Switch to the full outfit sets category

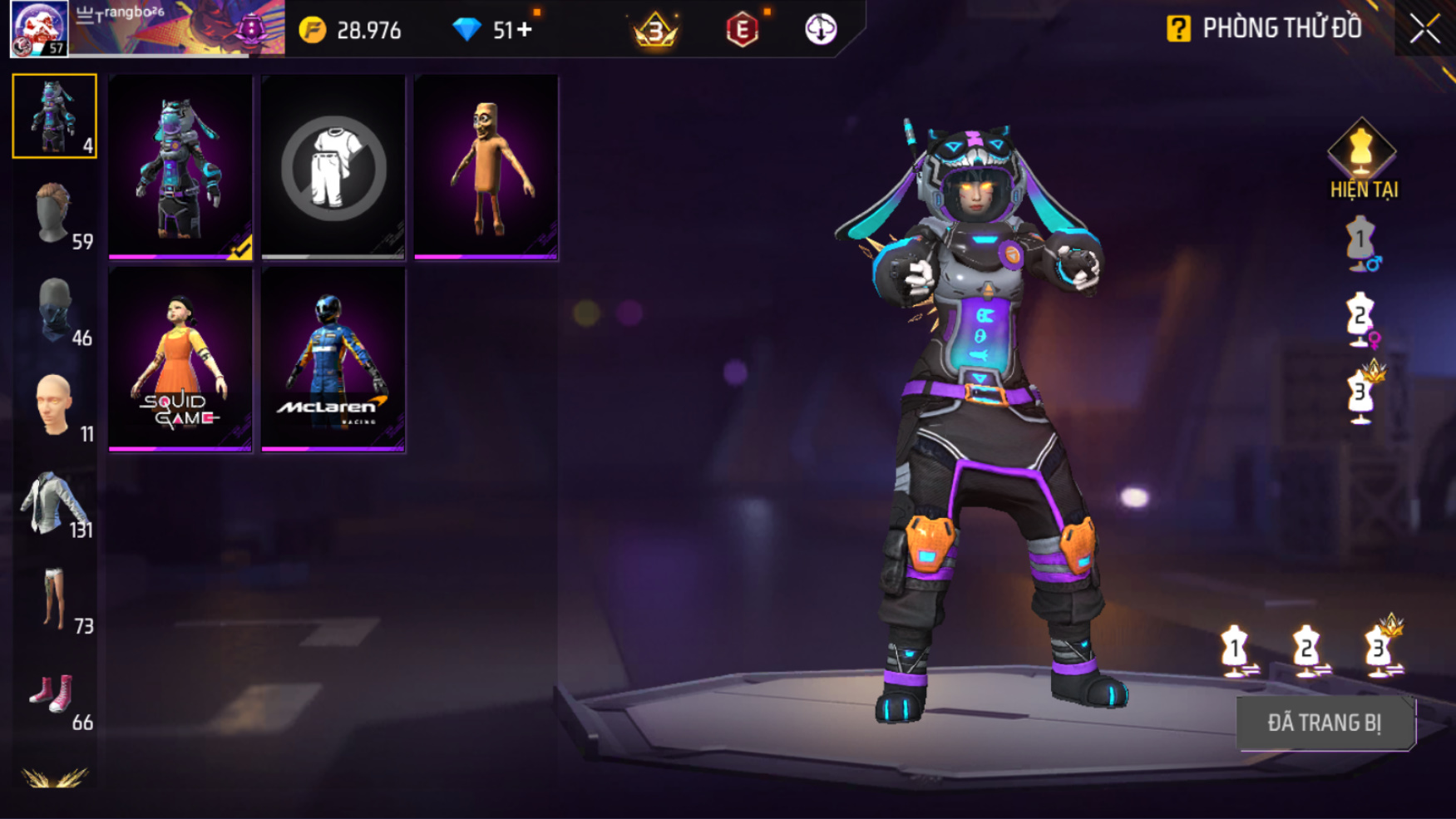click(x=55, y=116)
